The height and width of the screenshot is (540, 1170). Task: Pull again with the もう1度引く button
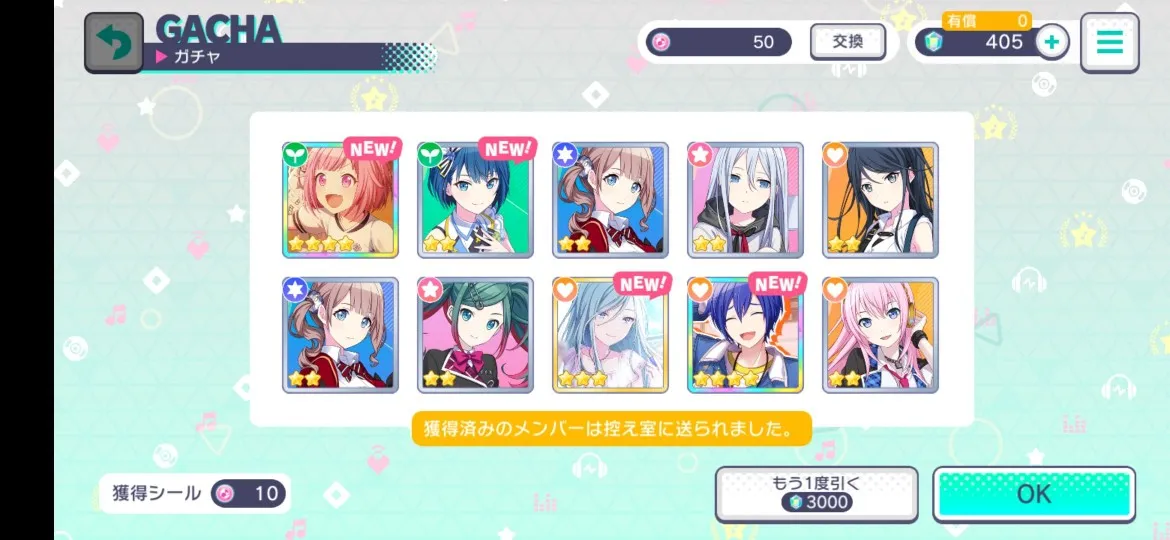pyautogui.click(x=816, y=494)
